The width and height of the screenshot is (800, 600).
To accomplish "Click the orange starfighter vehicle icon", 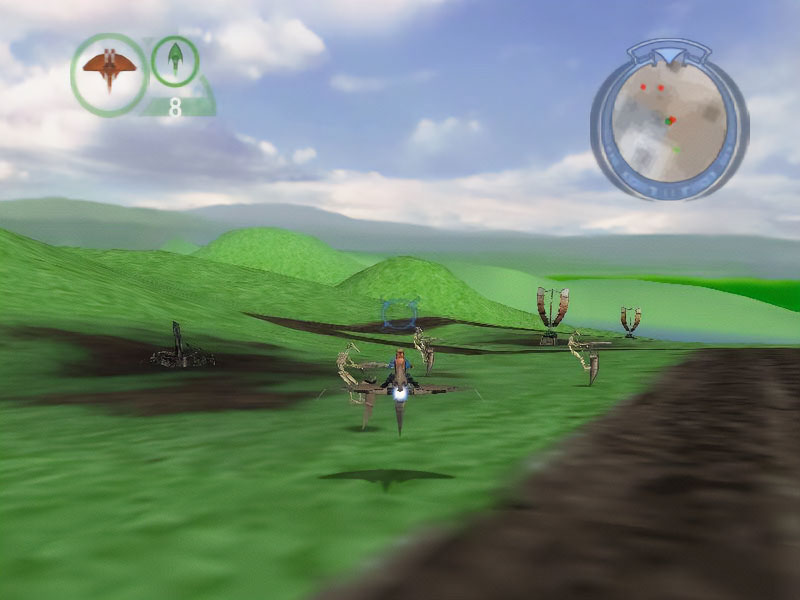I will [109, 72].
